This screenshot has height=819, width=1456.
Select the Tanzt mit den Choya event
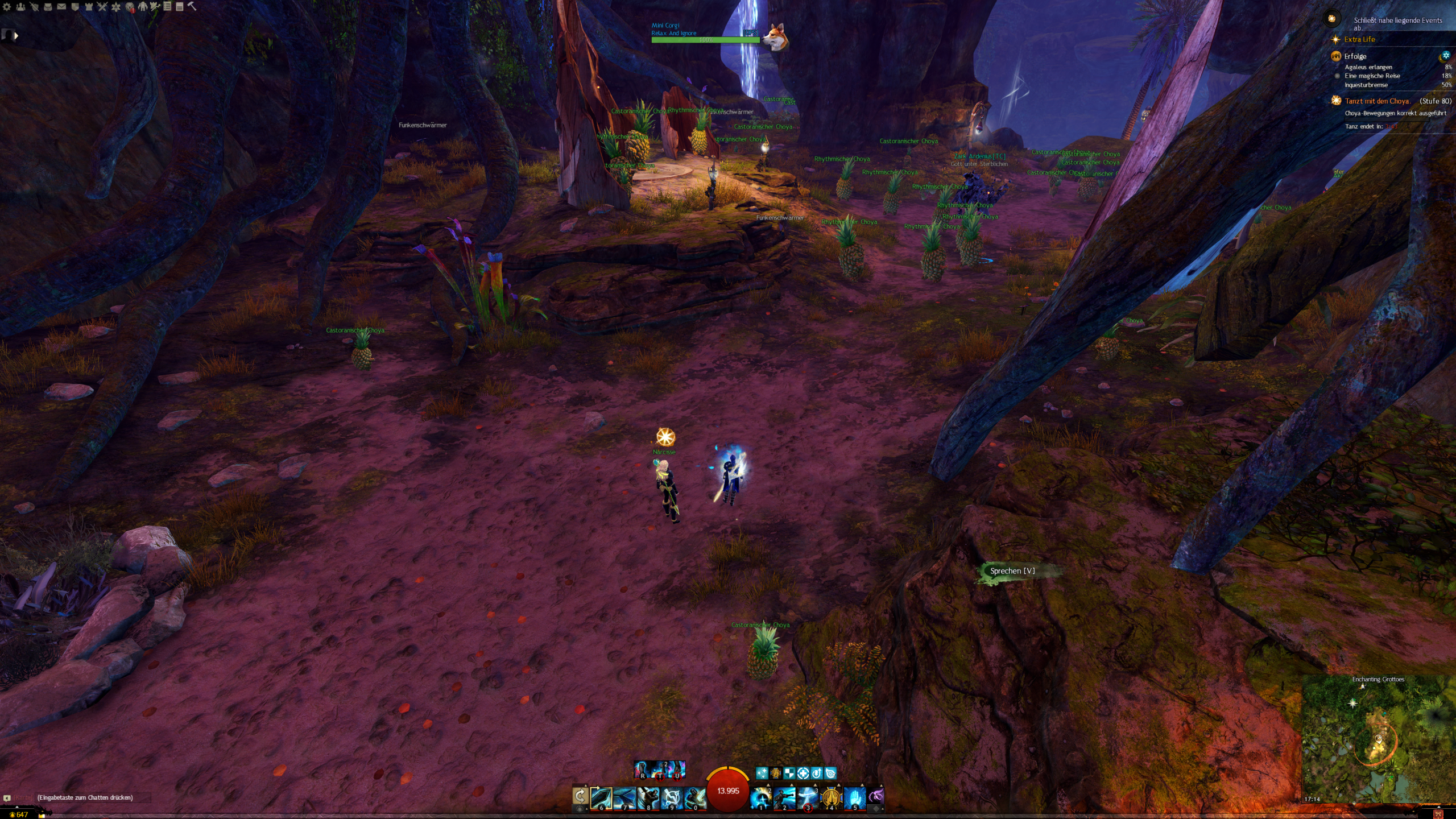pyautogui.click(x=1376, y=101)
